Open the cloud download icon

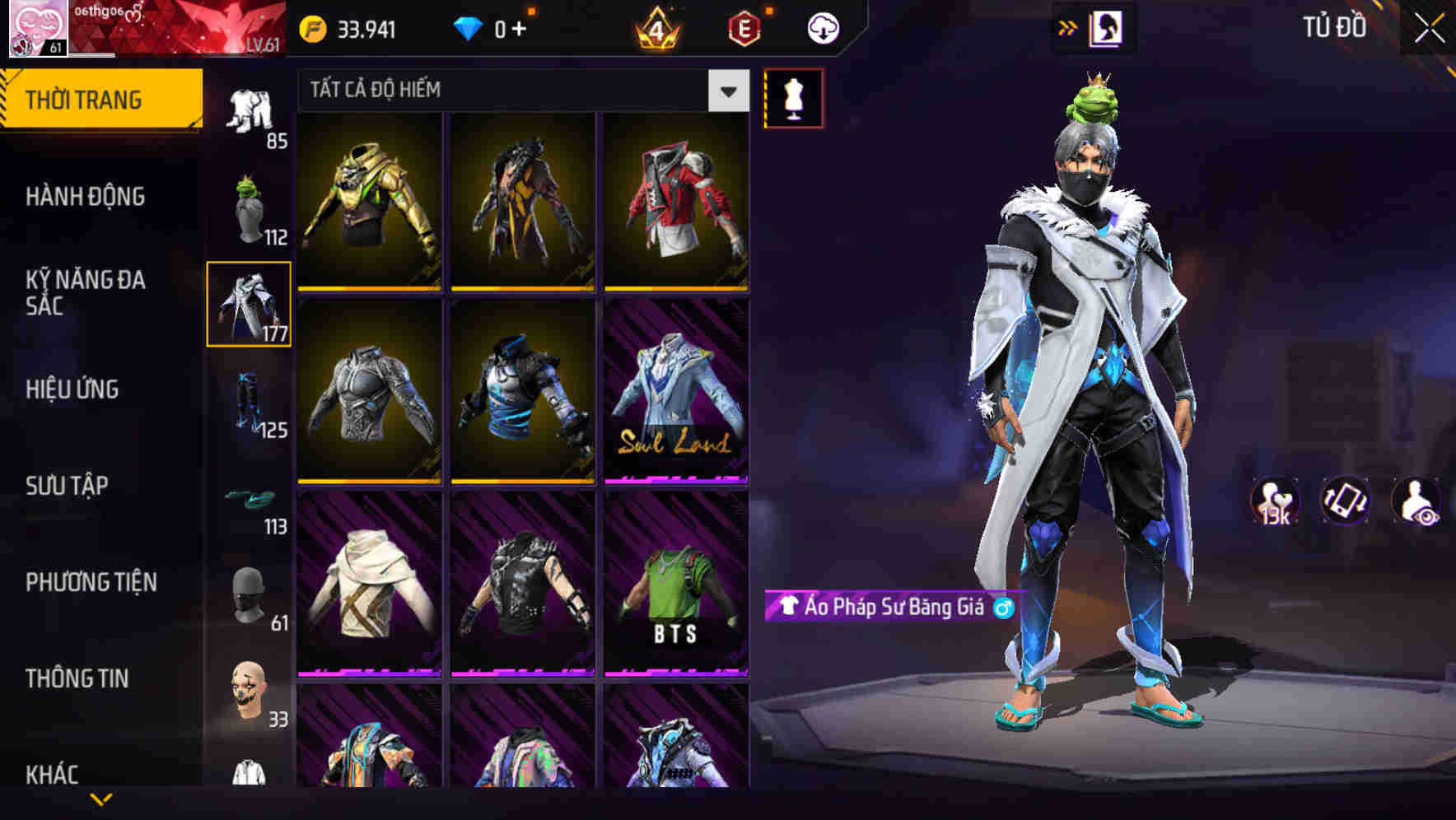[x=823, y=27]
